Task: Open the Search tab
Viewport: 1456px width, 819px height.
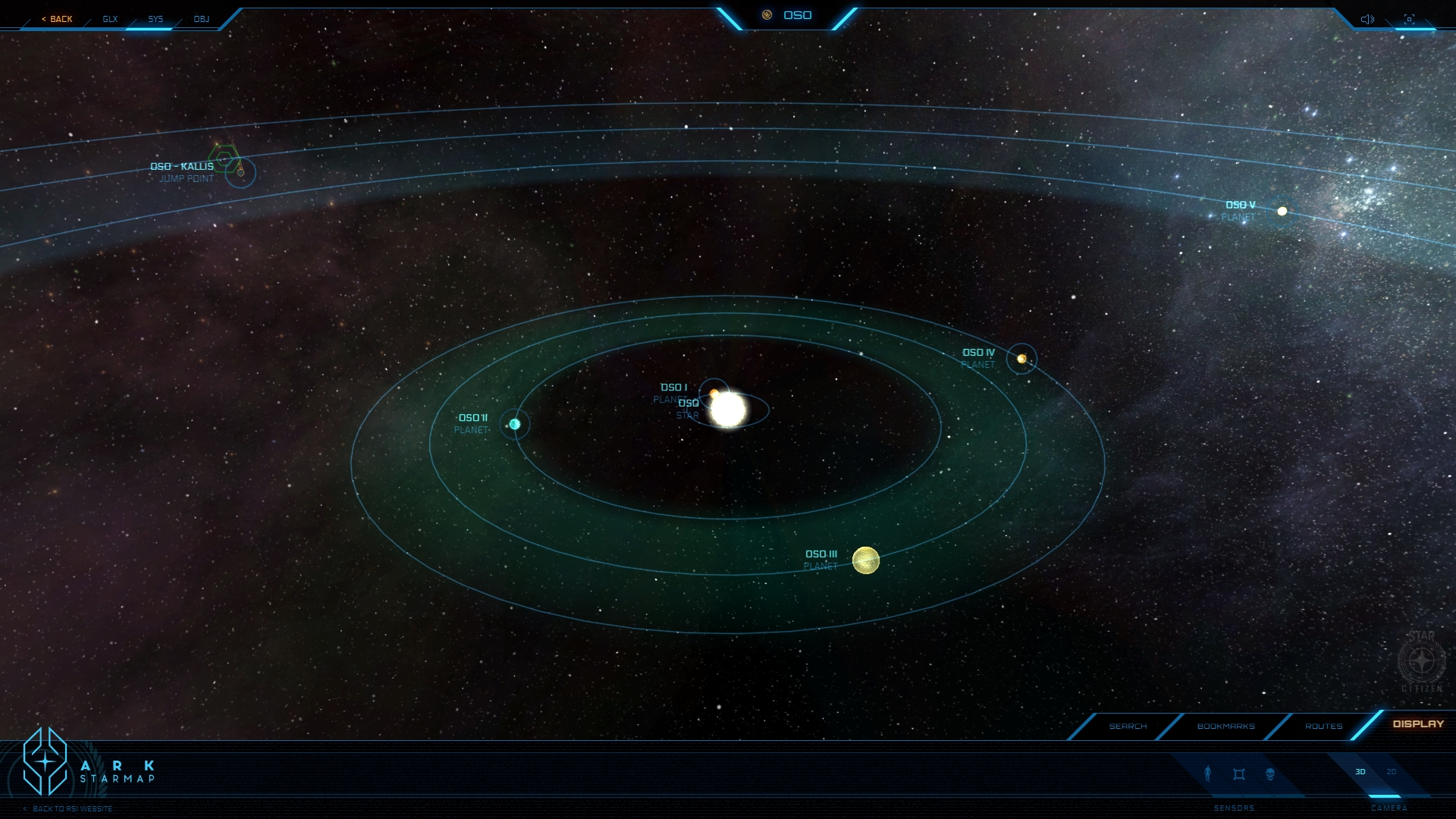Action: coord(1128,726)
